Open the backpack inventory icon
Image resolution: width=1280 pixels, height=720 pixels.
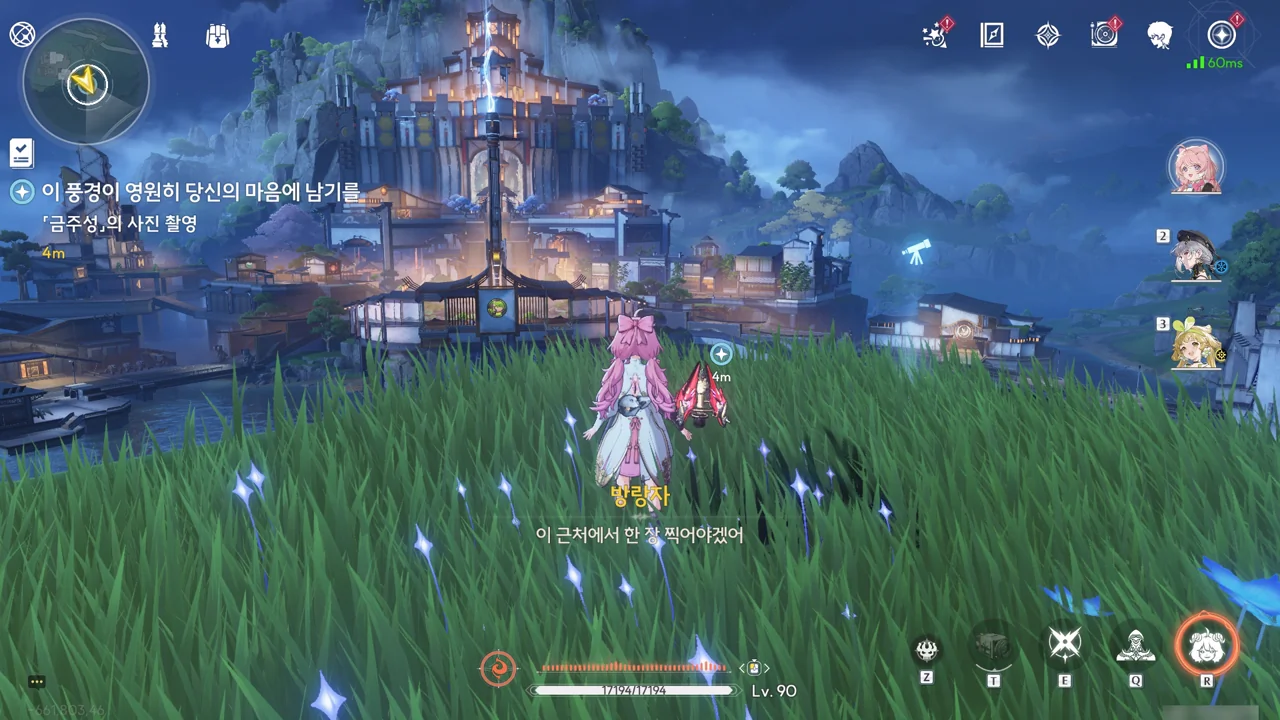(x=217, y=36)
